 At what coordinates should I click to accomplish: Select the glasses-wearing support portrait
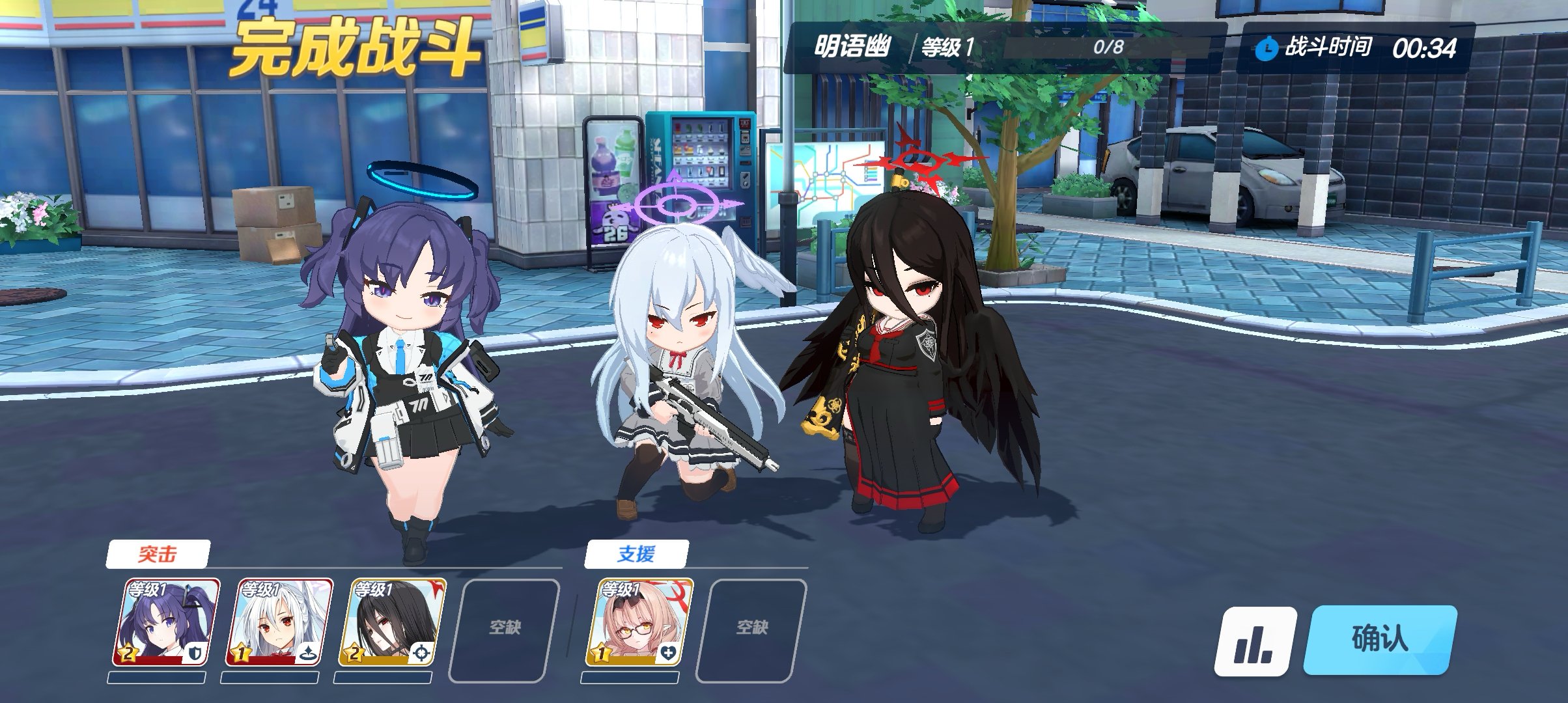(639, 622)
